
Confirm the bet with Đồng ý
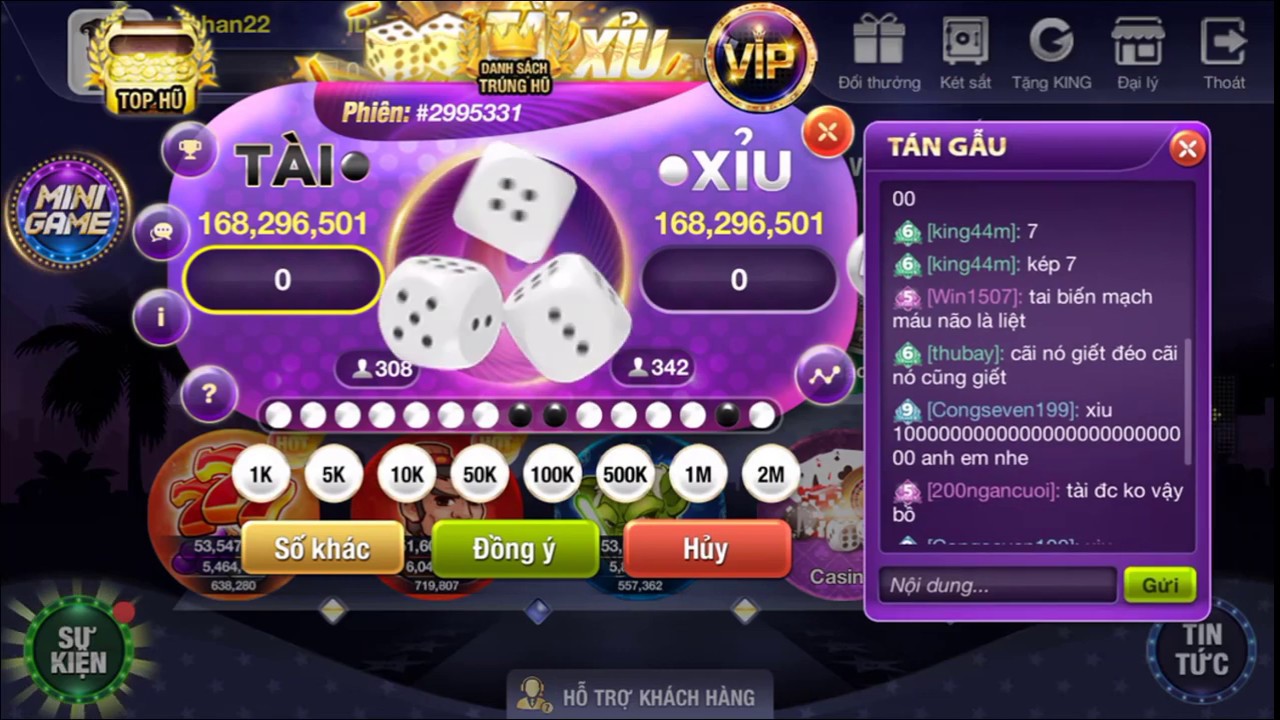514,549
